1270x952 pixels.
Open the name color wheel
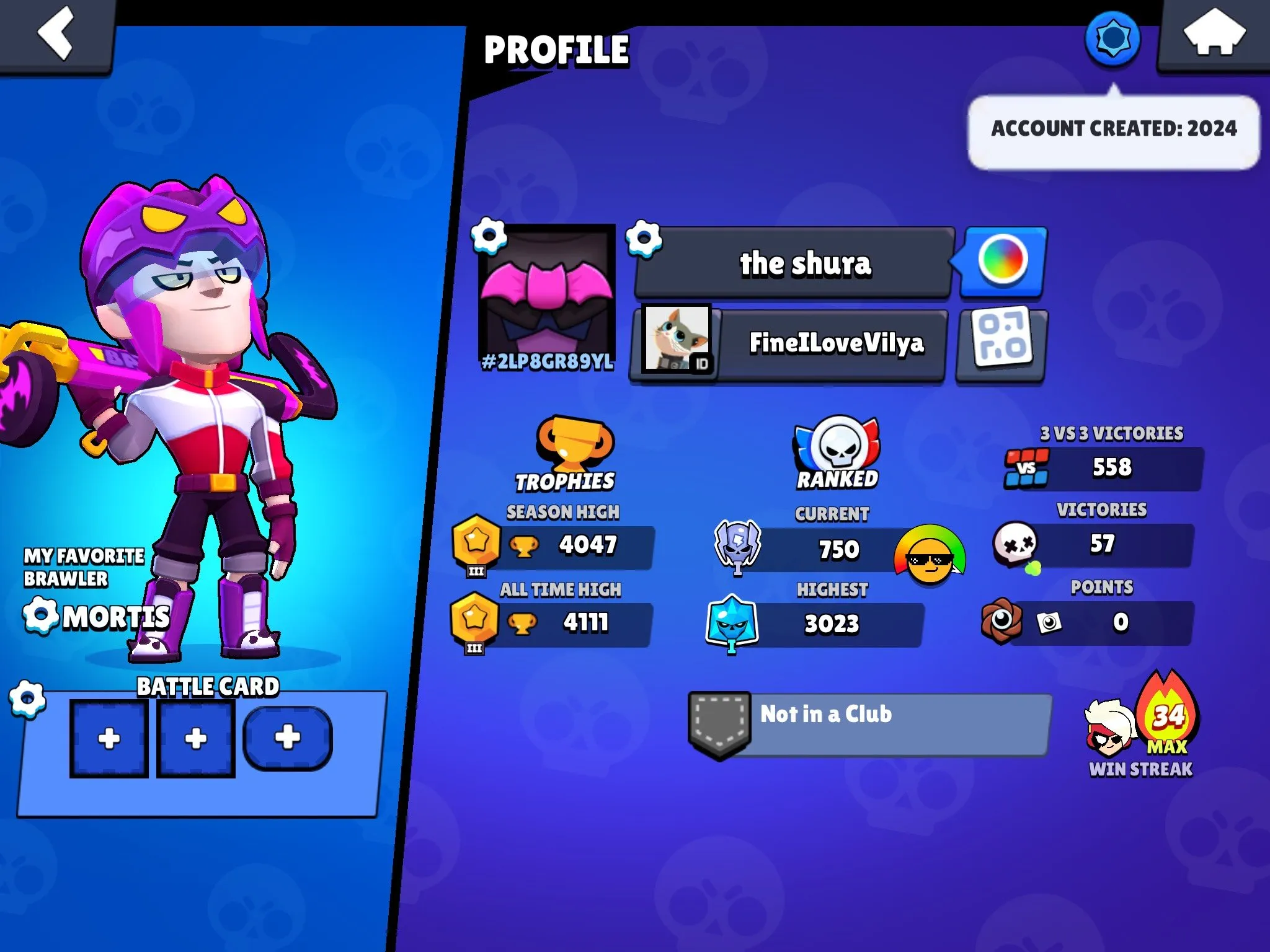[1002, 261]
